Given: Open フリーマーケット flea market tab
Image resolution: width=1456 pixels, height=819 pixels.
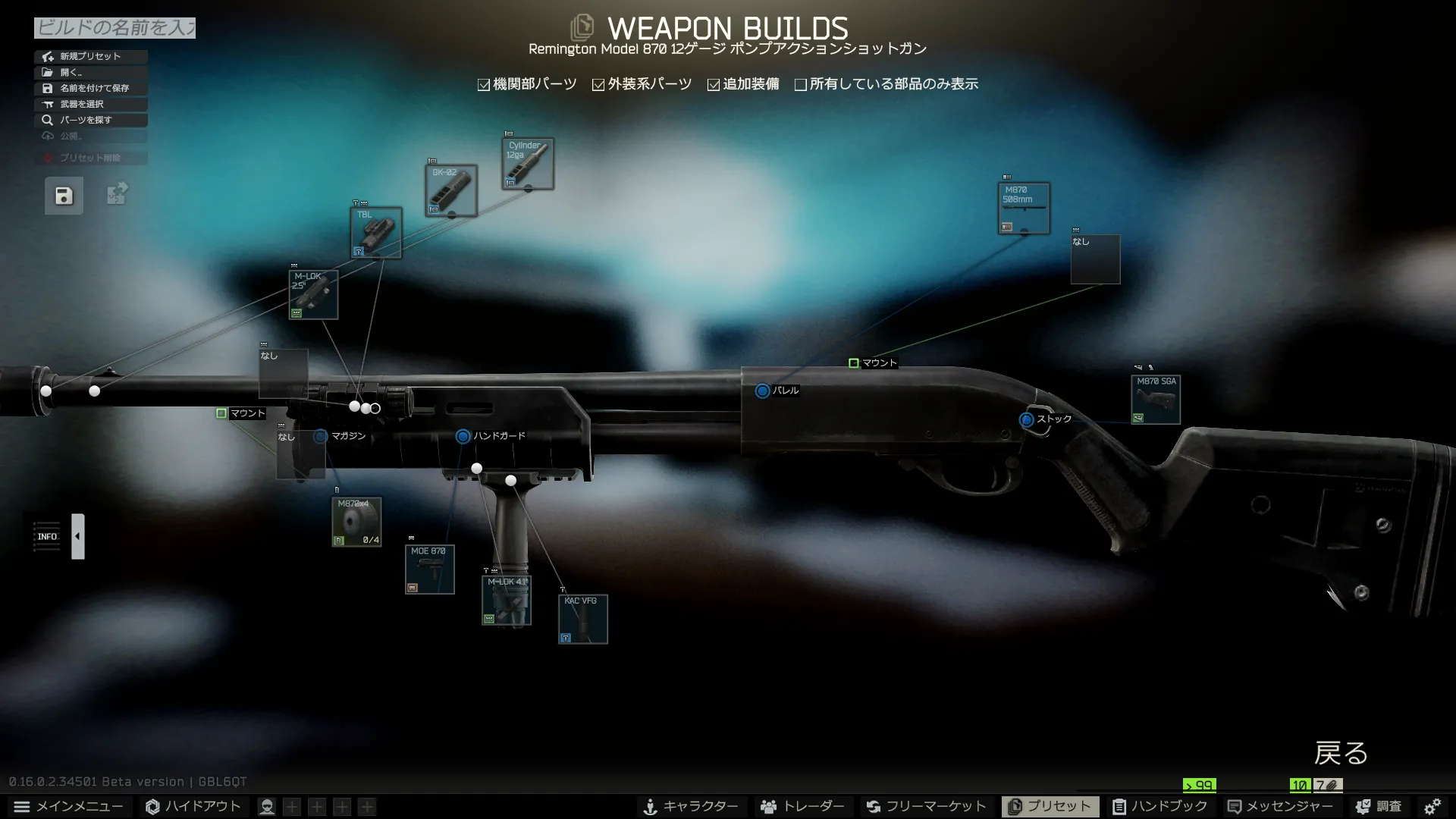Looking at the screenshot, I should (x=926, y=806).
